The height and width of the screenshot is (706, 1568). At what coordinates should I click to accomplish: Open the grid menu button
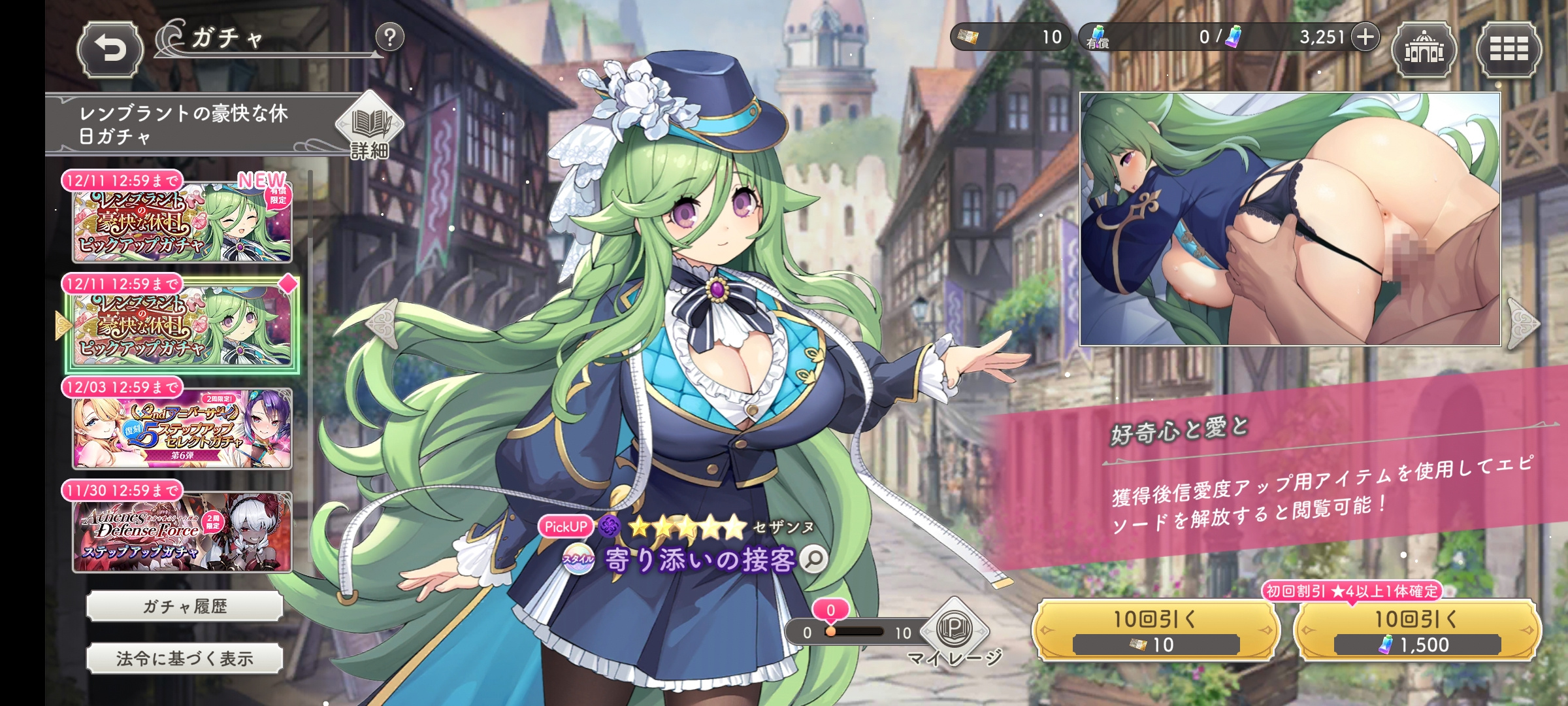tap(1509, 50)
